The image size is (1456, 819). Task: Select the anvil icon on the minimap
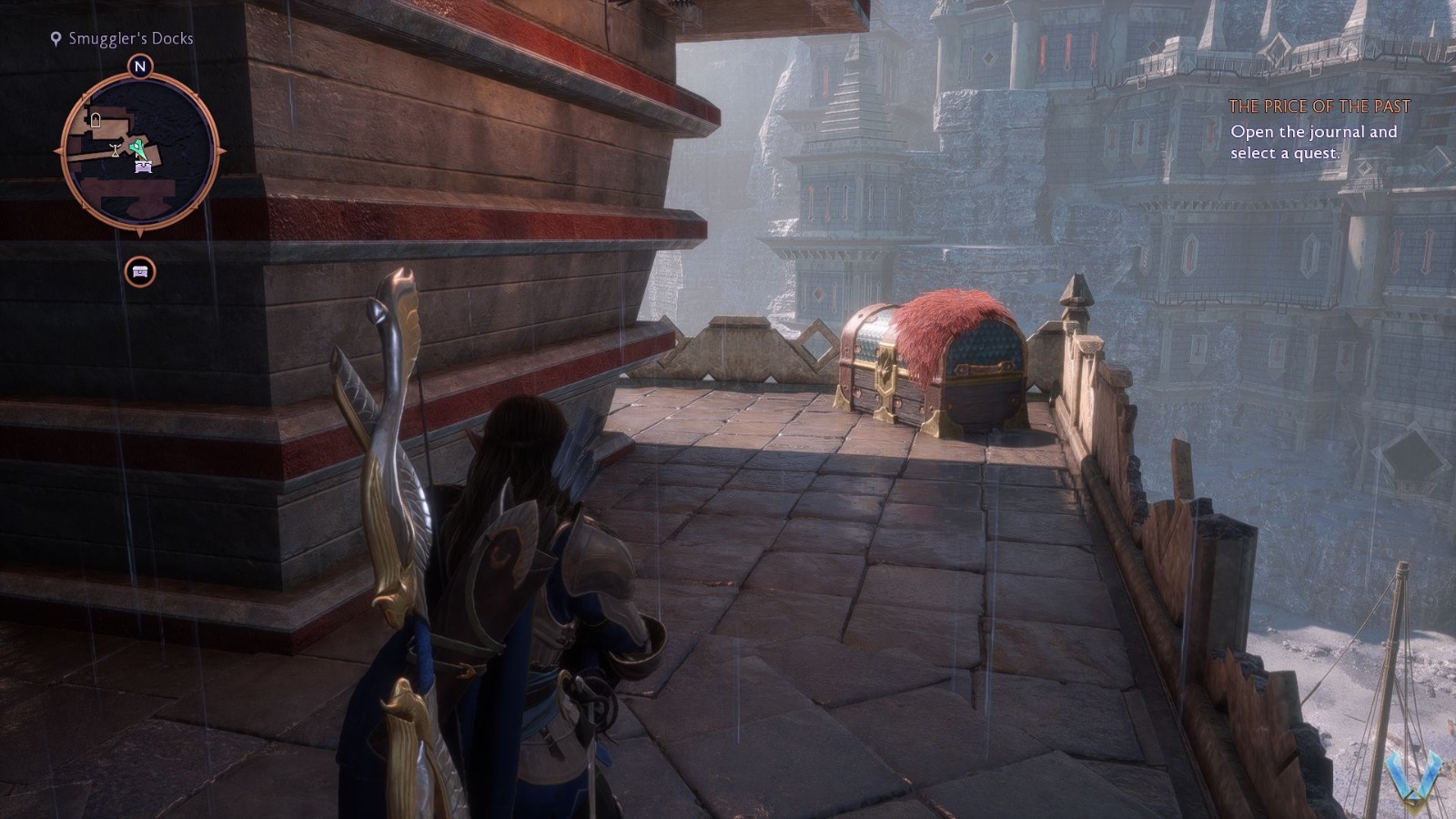tap(116, 148)
